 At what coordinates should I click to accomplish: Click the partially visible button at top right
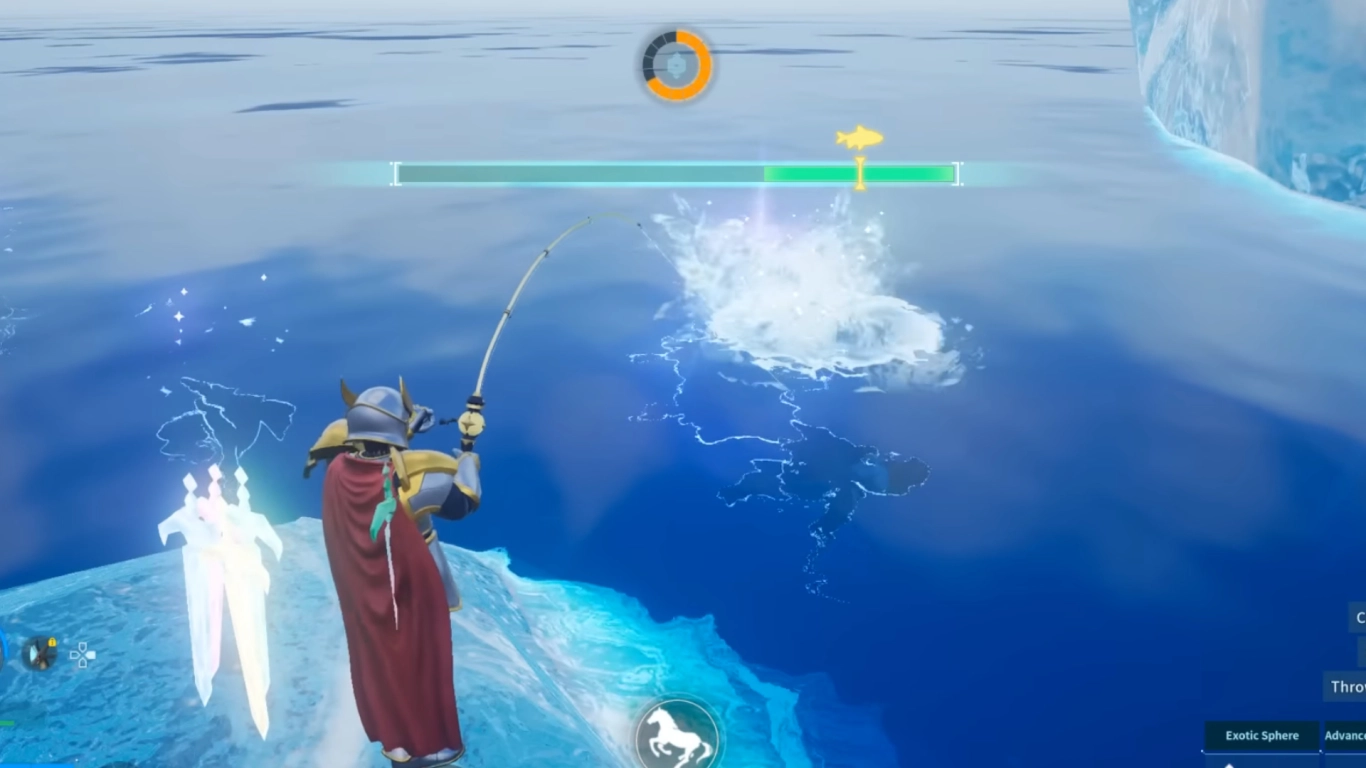click(1360, 618)
